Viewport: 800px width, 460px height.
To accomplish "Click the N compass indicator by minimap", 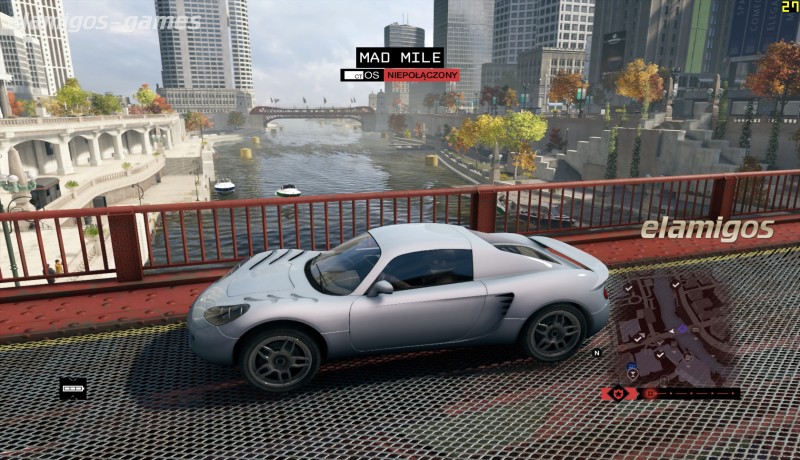I will (597, 352).
